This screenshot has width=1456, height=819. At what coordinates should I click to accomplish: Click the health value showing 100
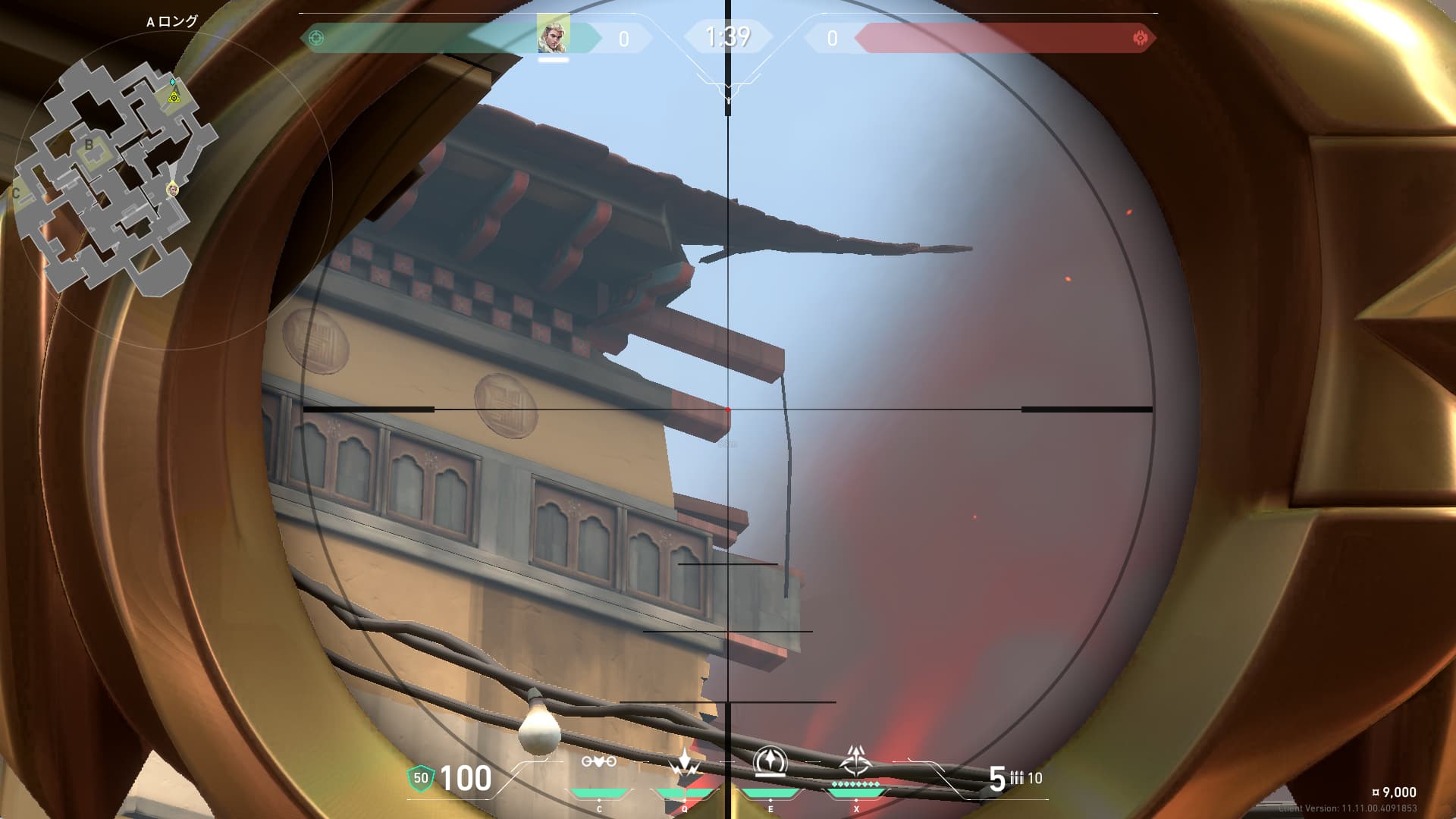click(x=466, y=778)
